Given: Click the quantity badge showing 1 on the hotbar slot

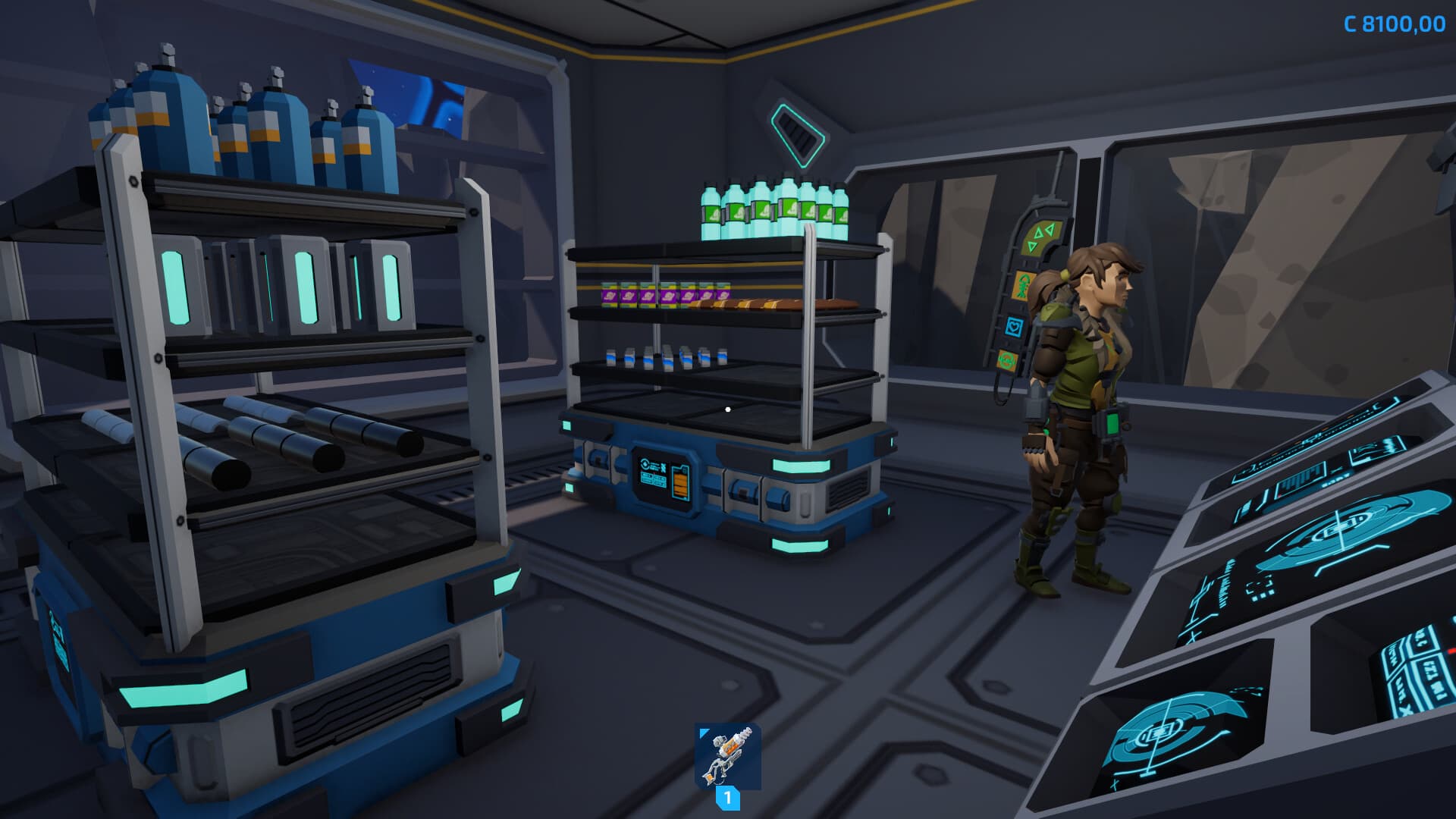Looking at the screenshot, I should coord(729,798).
